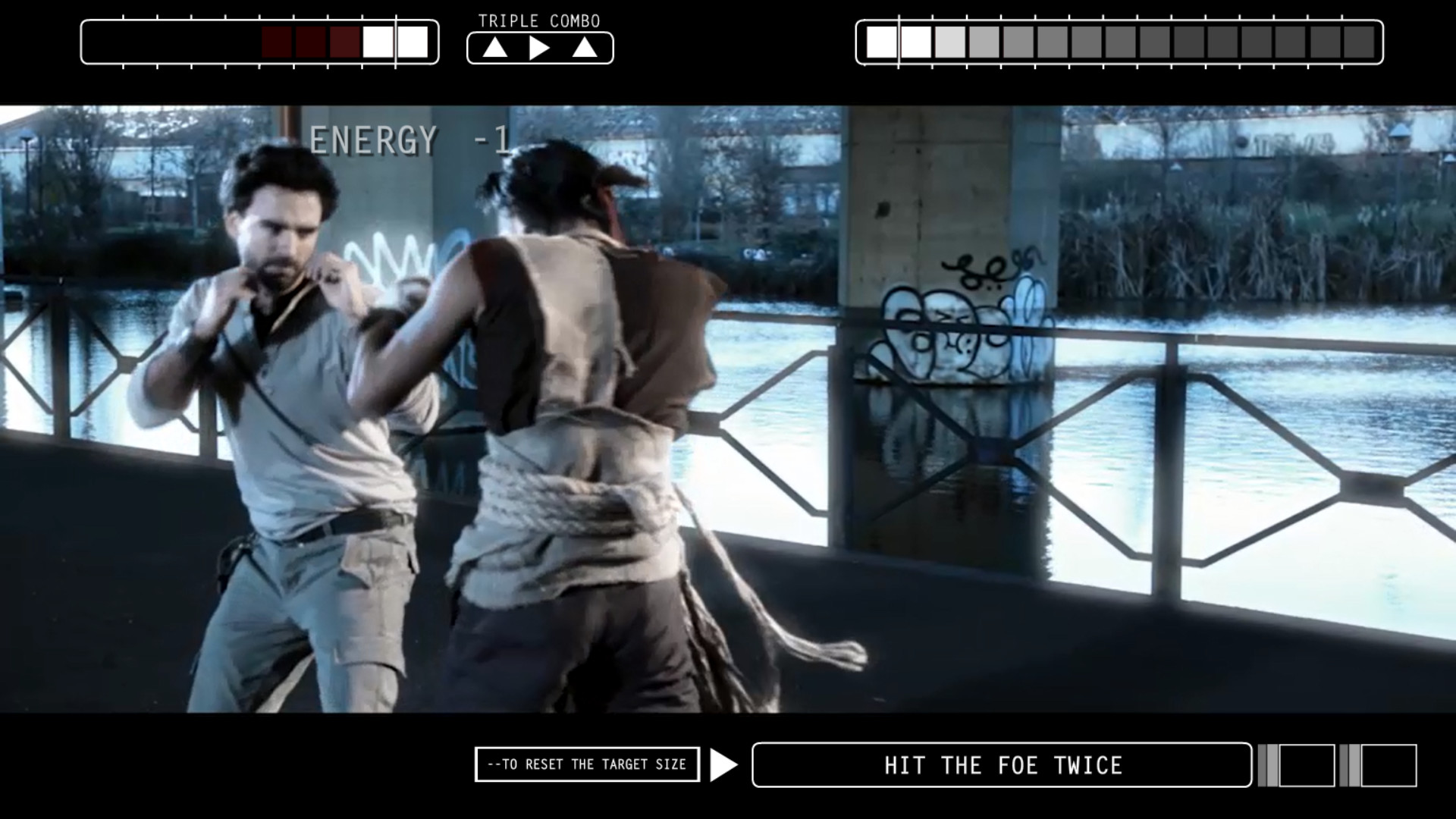The image size is (1456, 819).
Task: Toggle the first empty slot box at bottom right
Action: (x=1307, y=766)
